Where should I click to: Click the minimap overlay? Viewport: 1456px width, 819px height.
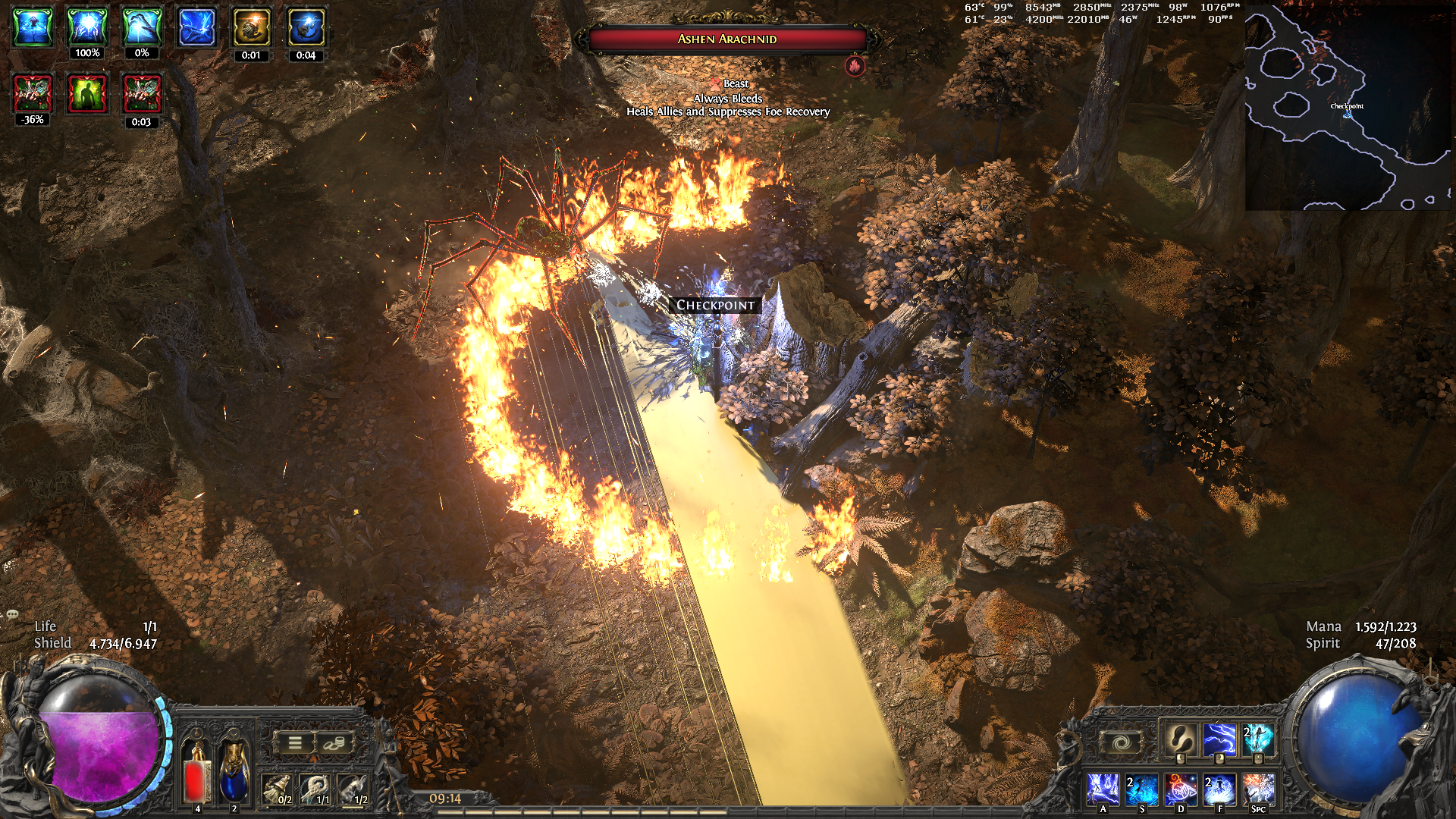1348,106
